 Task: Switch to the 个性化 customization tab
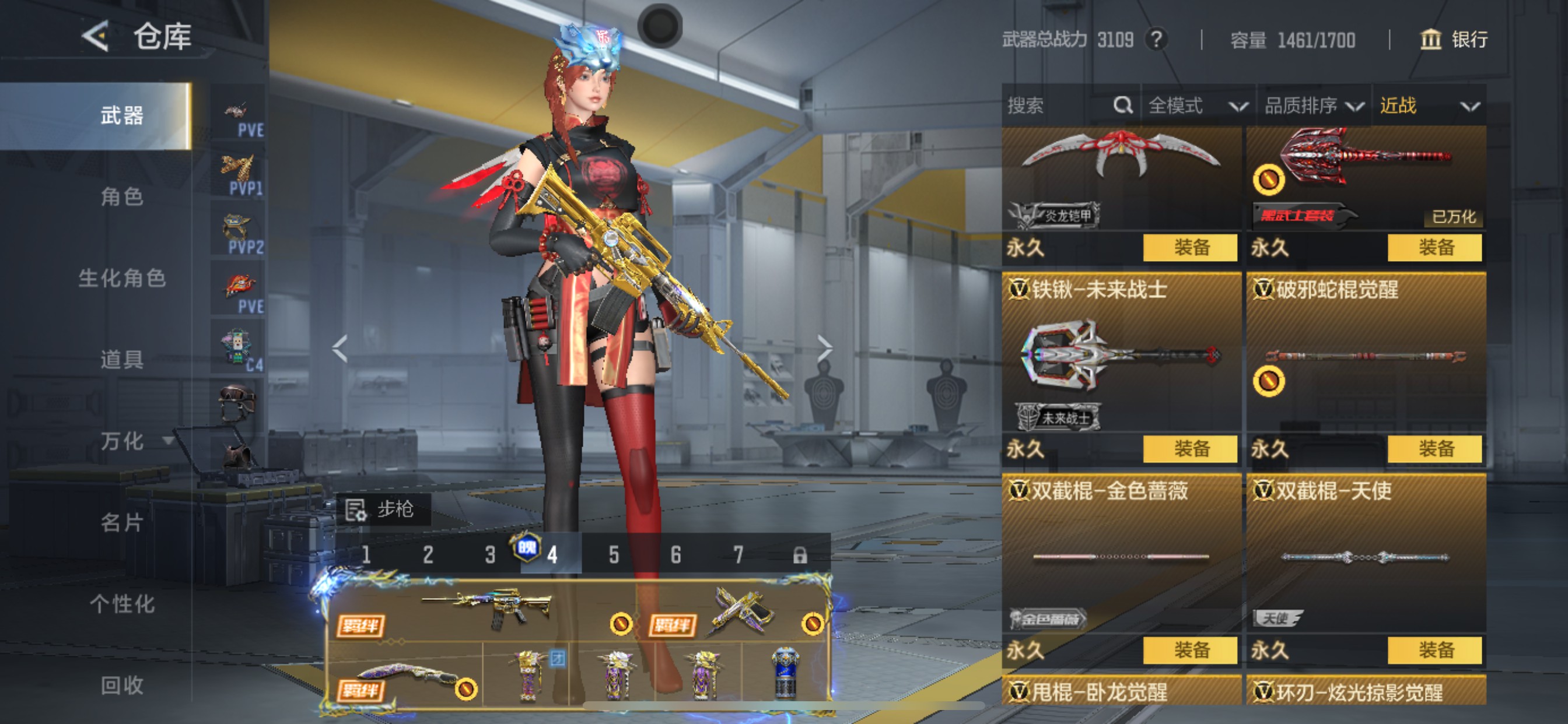(122, 604)
